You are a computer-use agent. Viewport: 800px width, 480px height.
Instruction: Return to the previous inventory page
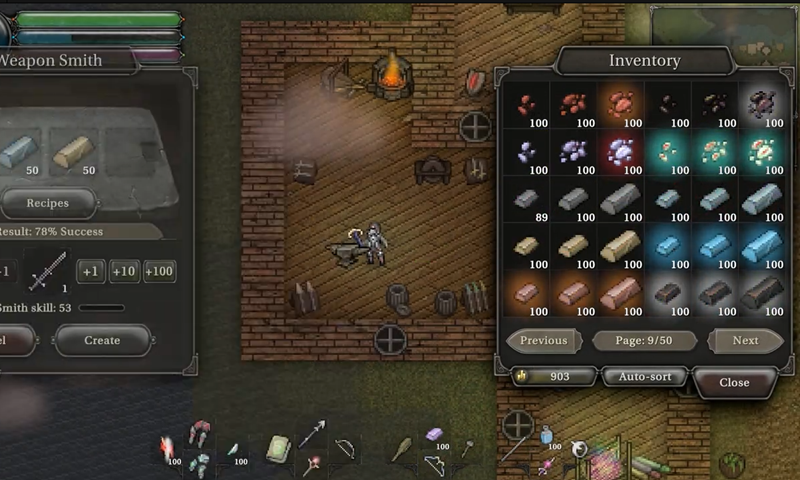[544, 340]
